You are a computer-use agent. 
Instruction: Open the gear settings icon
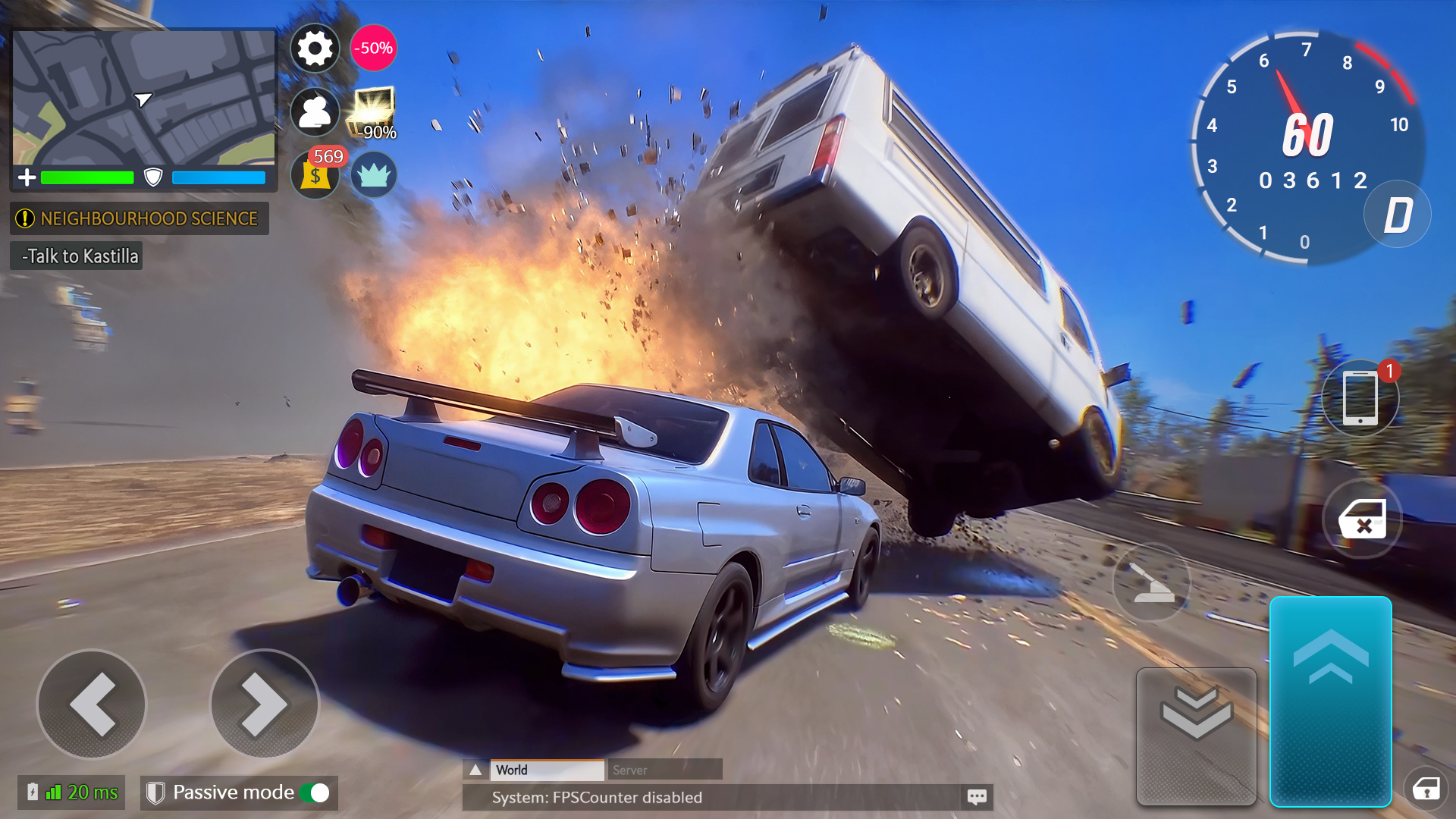pyautogui.click(x=315, y=49)
